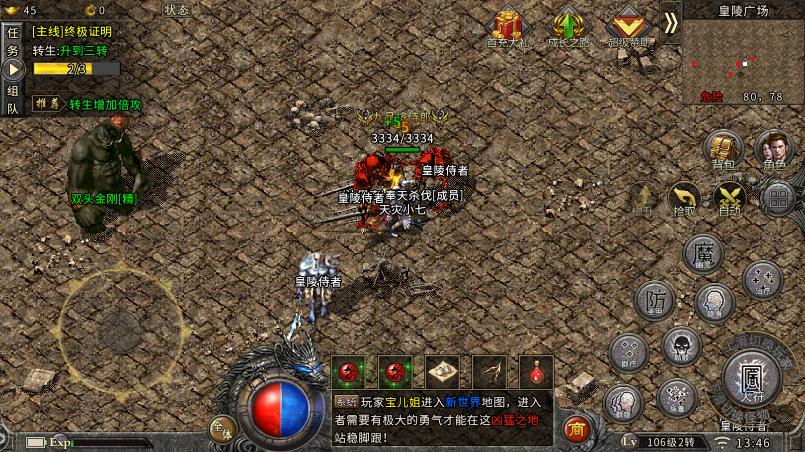Open the 角色 character sheet
Image resolution: width=805 pixels, height=452 pixels.
[774, 148]
